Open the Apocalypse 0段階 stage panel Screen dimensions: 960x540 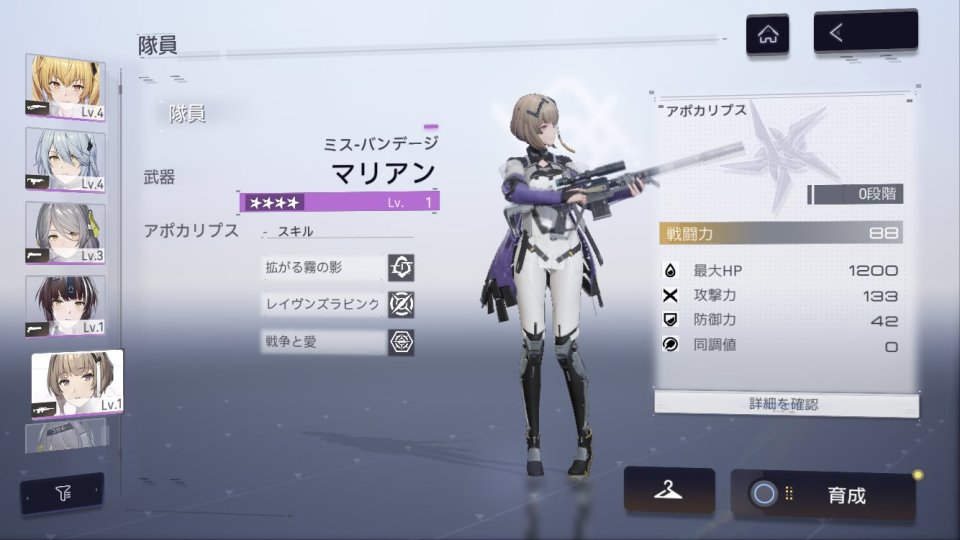(x=855, y=194)
